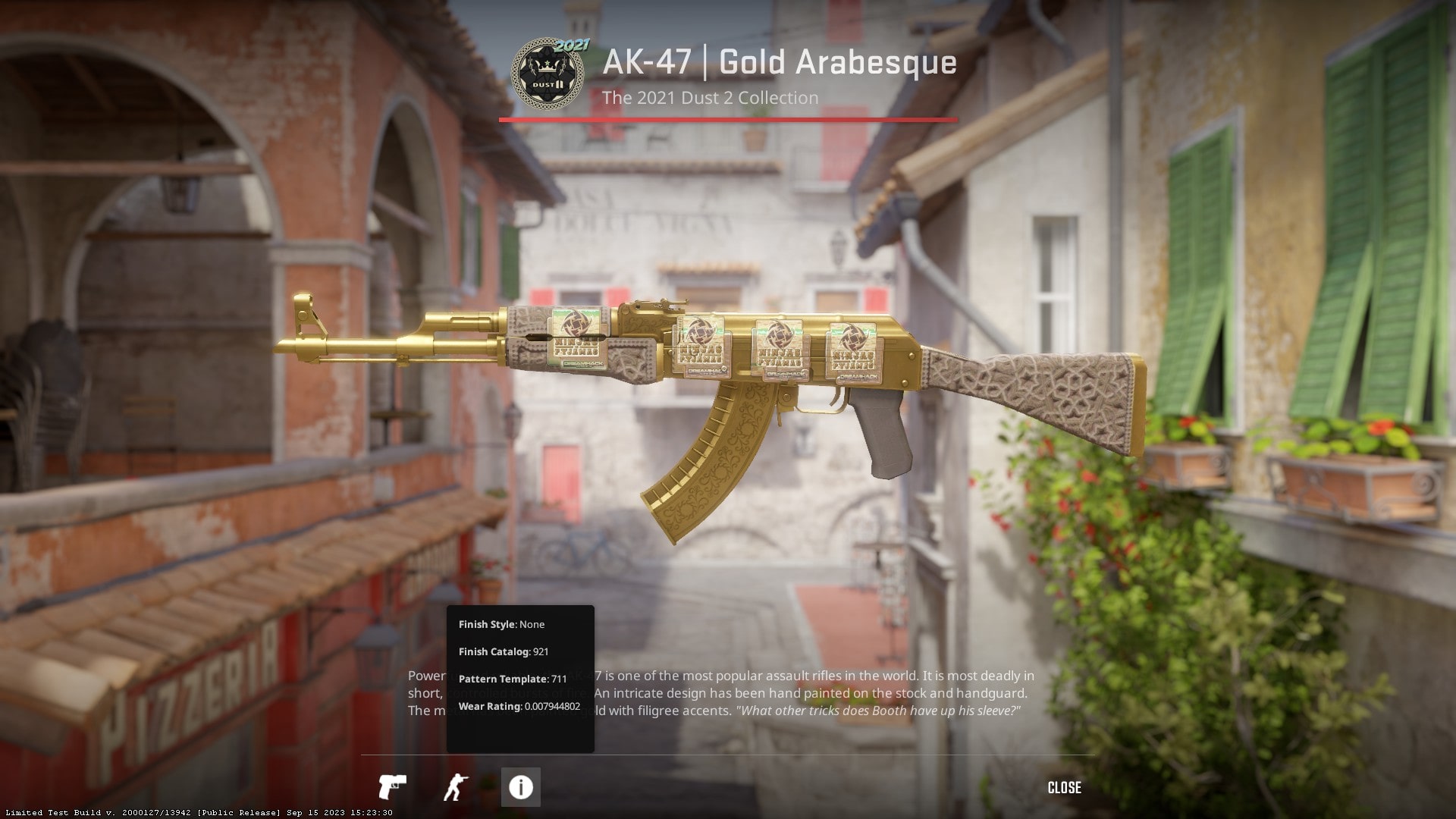This screenshot has width=1456, height=819.
Task: Select the AK-47 Gold Arabesque title
Action: [776, 62]
